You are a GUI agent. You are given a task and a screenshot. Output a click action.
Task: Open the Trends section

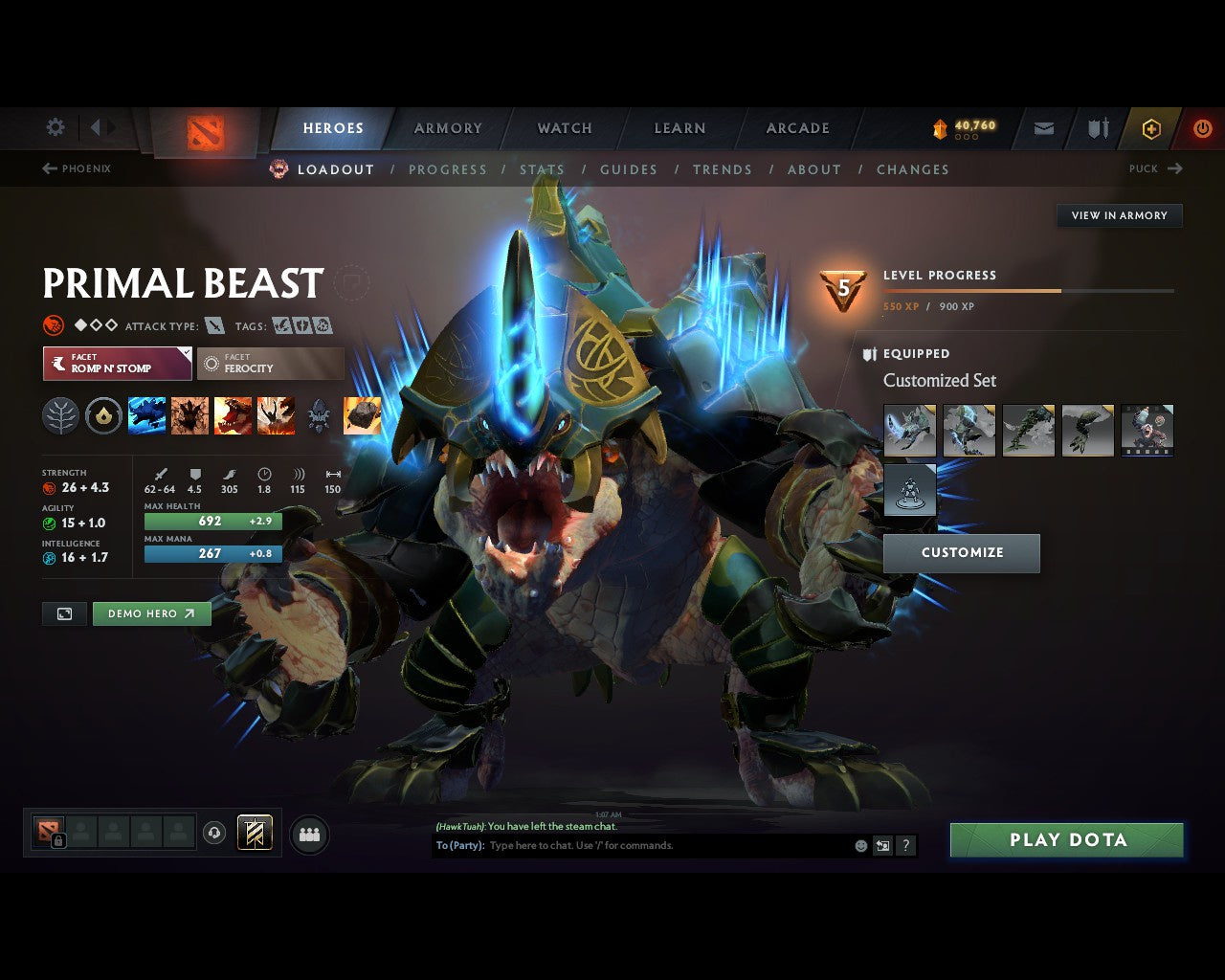722,169
